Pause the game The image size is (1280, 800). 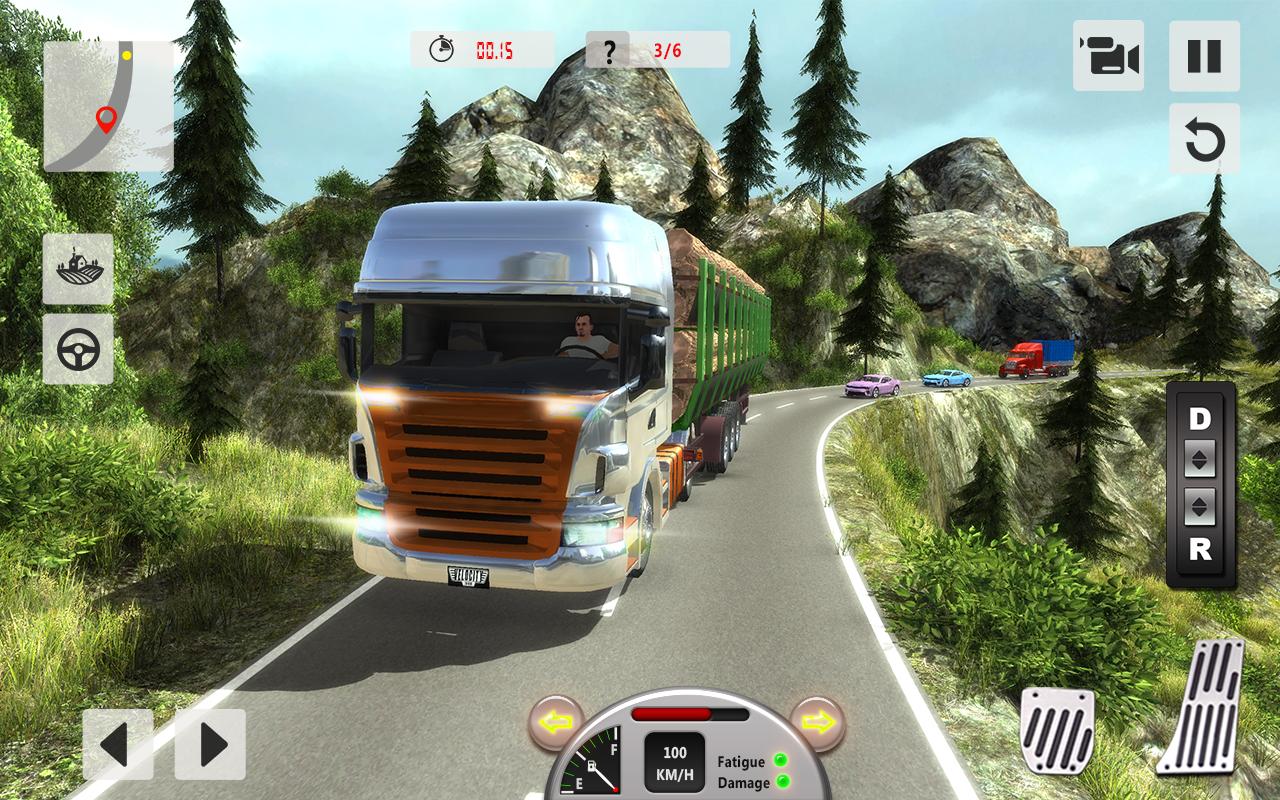(1204, 56)
